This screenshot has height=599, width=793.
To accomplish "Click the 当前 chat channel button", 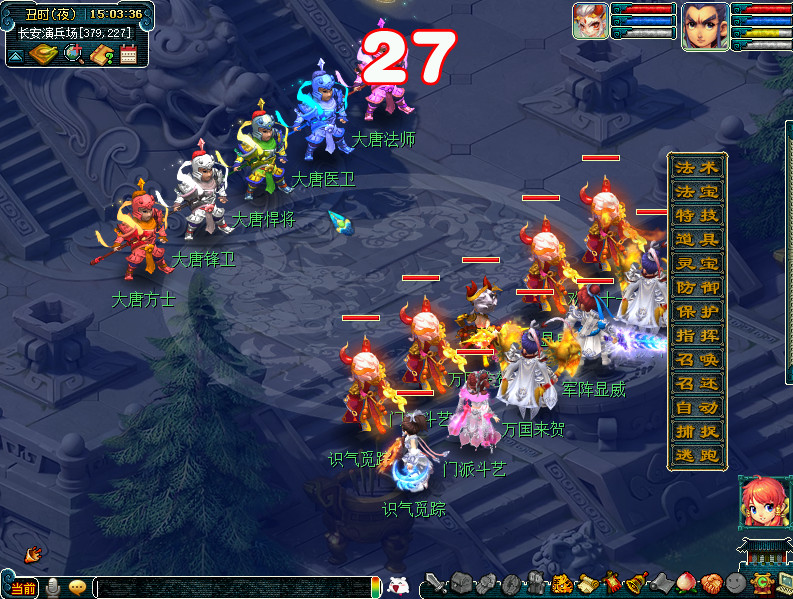I will pyautogui.click(x=22, y=588).
